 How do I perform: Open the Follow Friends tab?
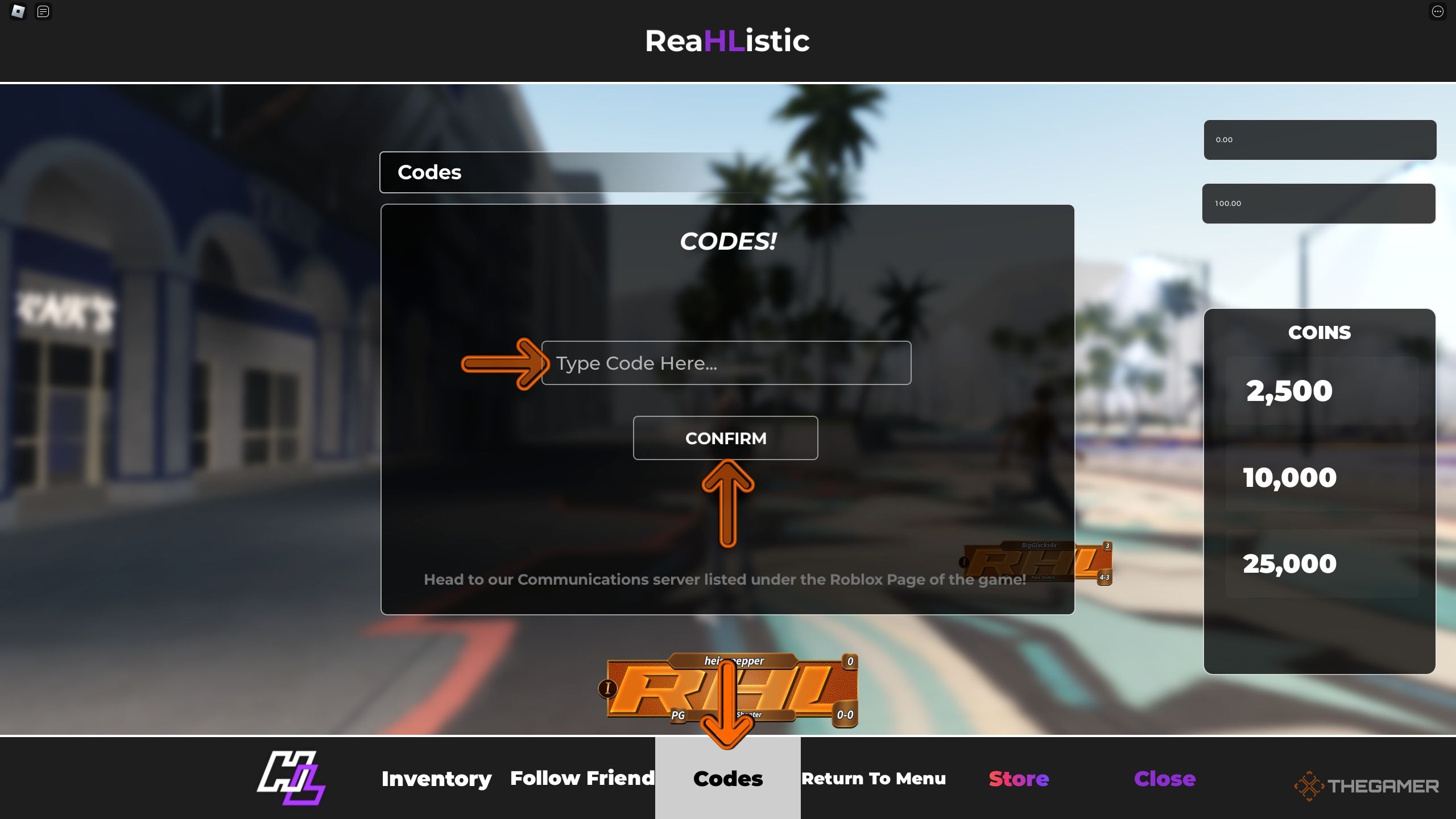click(582, 778)
